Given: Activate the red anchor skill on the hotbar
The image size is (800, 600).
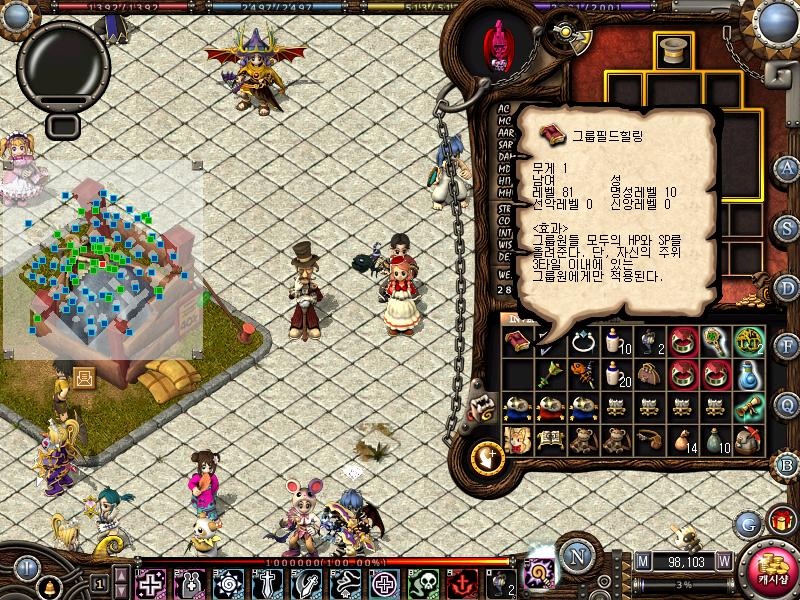Looking at the screenshot, I should (461, 583).
